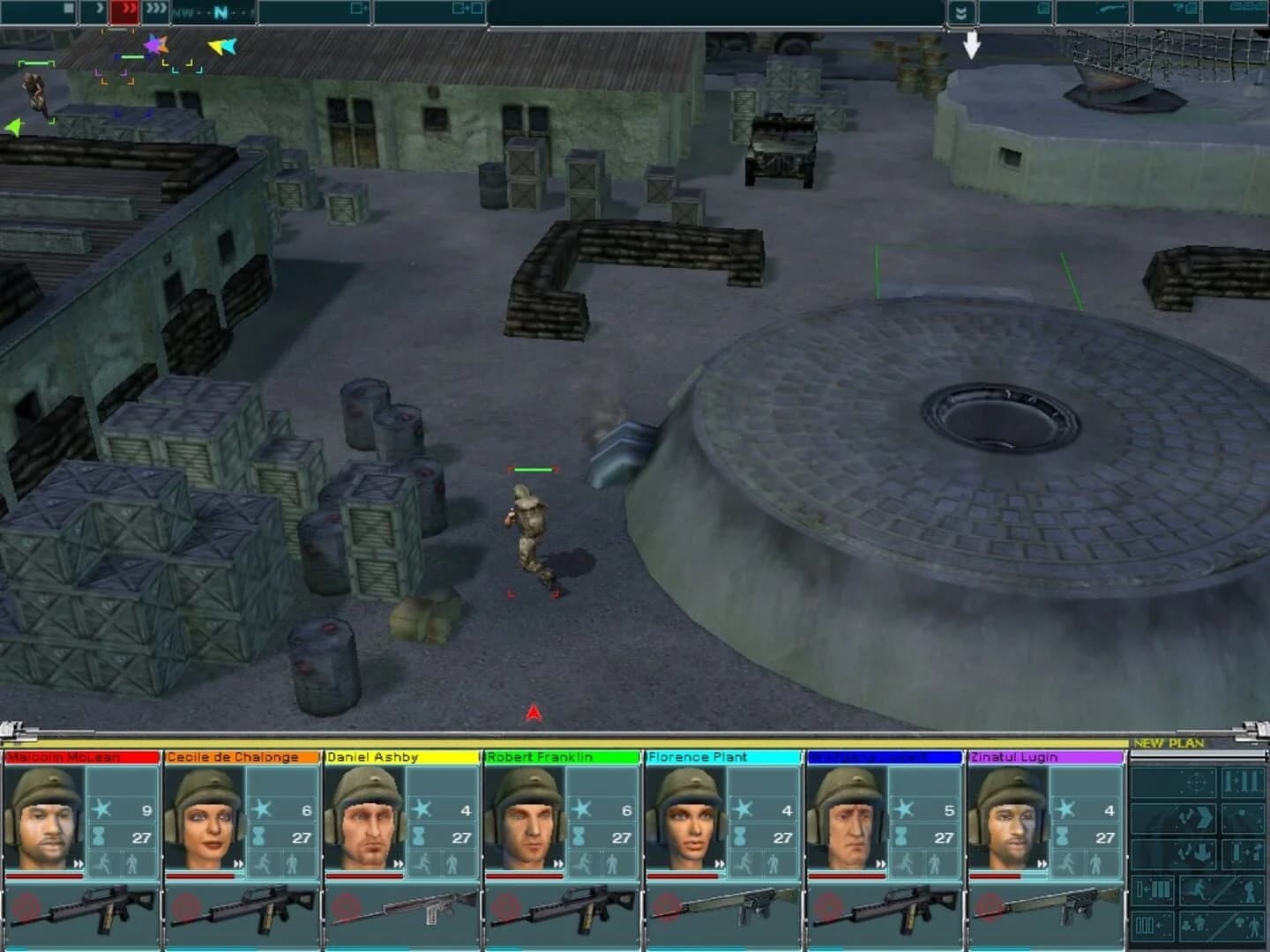Toggle Malcolm McLean's run stance icon
Viewport: 1270px width, 952px height.
tap(105, 865)
